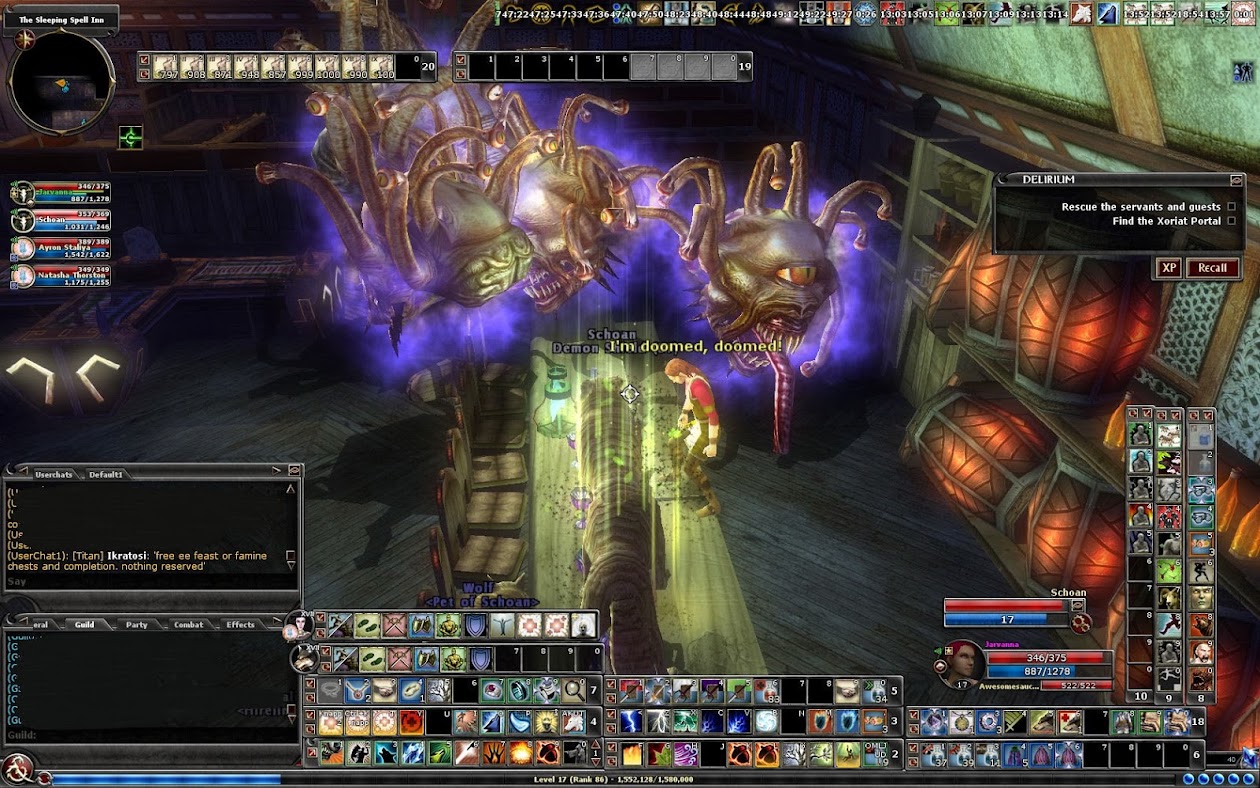Select Natasha Thorston in the party list
Viewport: 1260px width, 788px height.
tap(64, 275)
